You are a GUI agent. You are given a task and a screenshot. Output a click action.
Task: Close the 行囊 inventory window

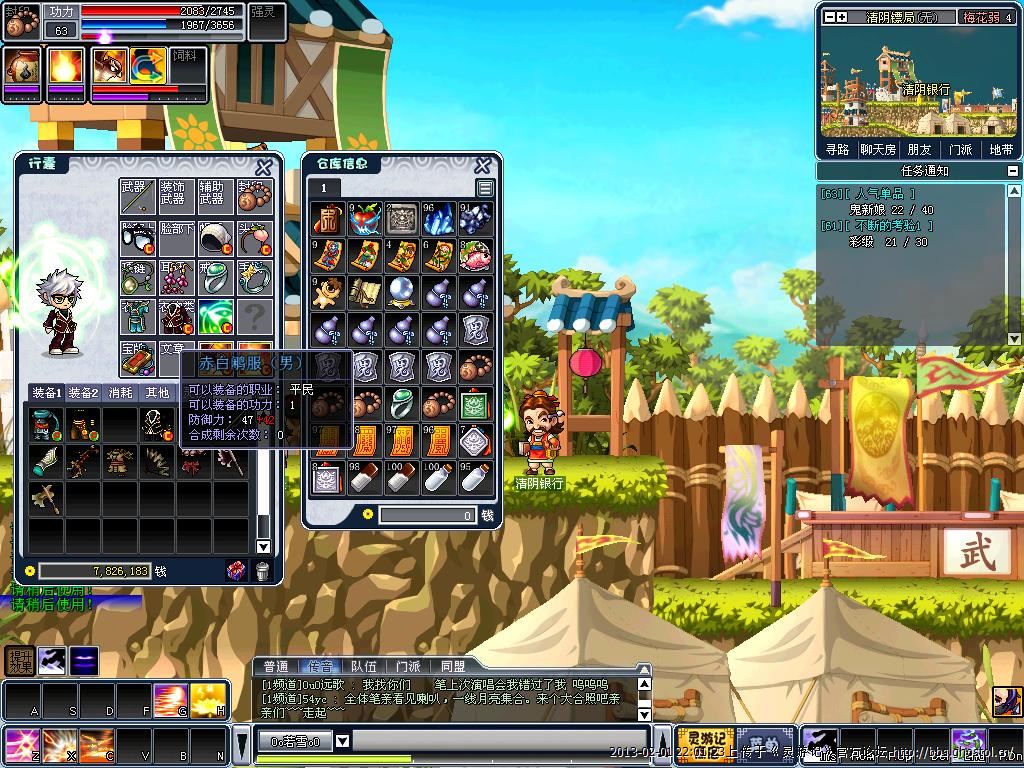tap(264, 167)
